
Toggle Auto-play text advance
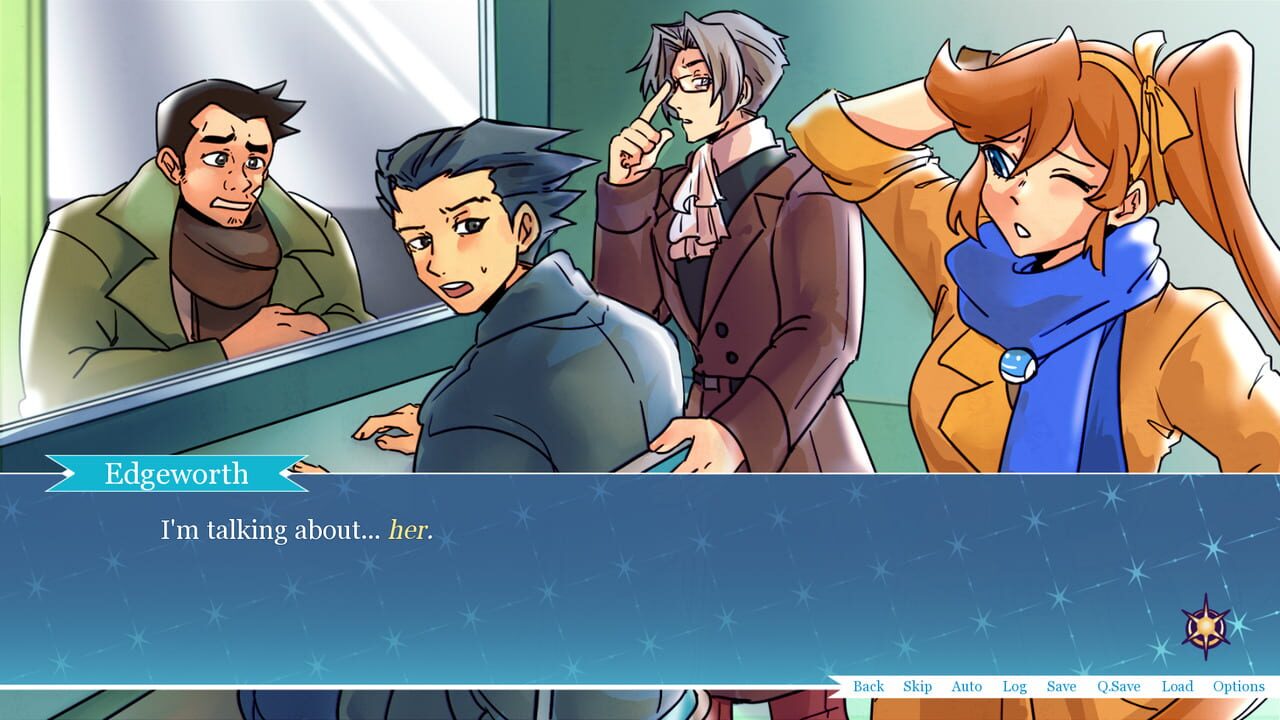[x=967, y=687]
